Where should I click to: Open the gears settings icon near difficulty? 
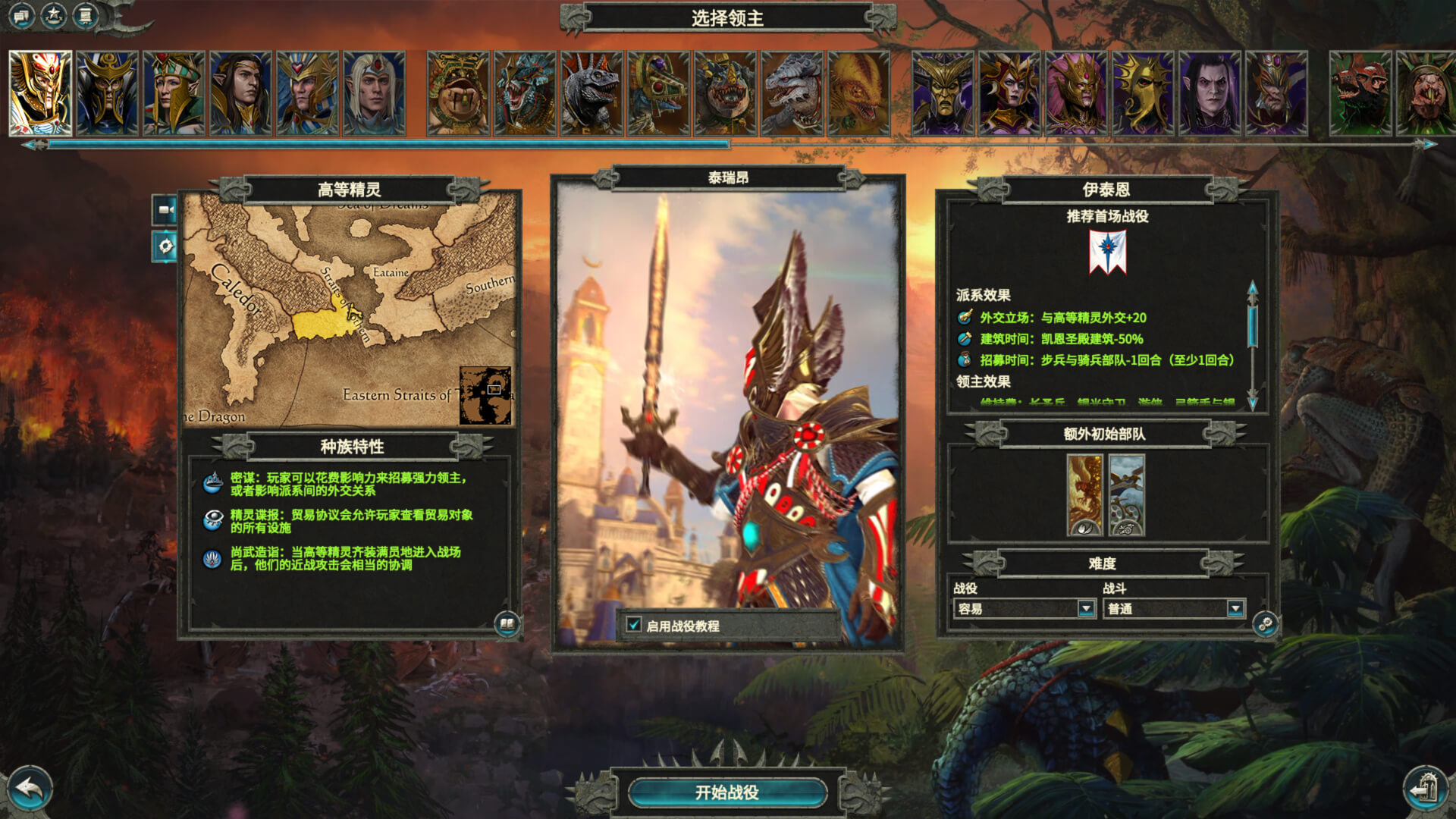1265,624
